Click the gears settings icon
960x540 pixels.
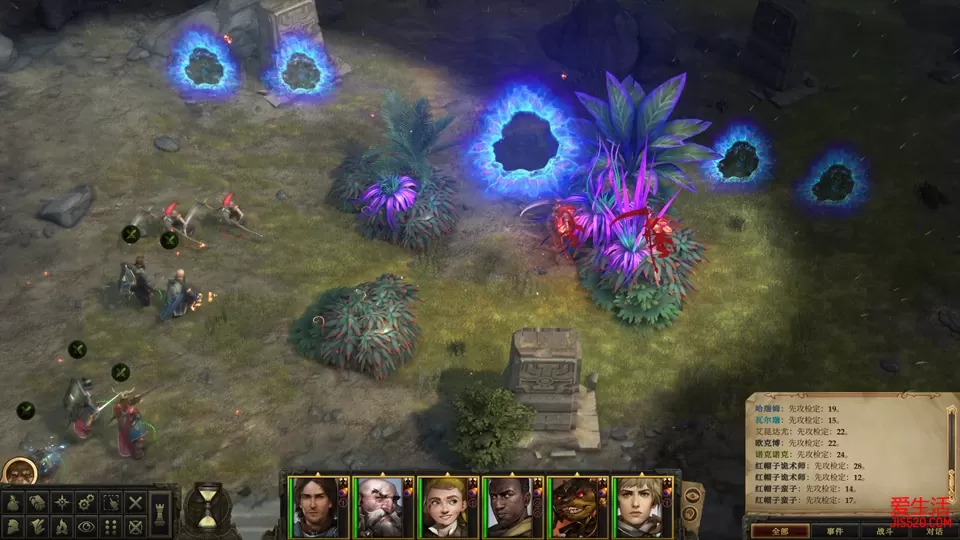tap(86, 501)
